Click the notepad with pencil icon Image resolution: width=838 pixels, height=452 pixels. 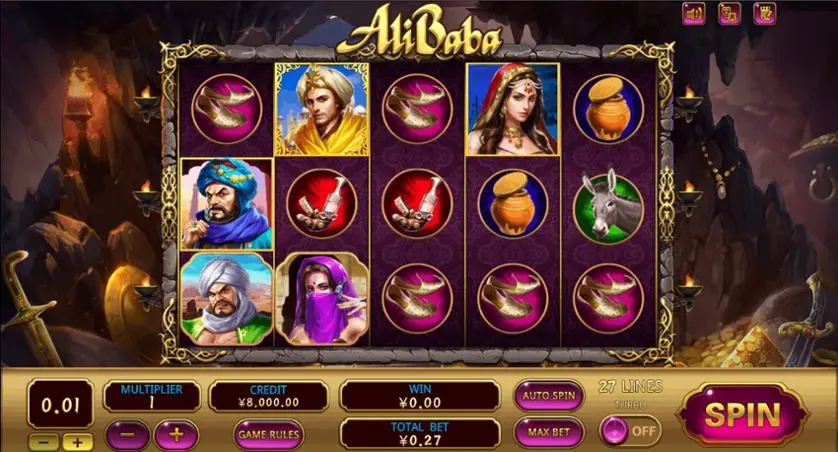766,13
